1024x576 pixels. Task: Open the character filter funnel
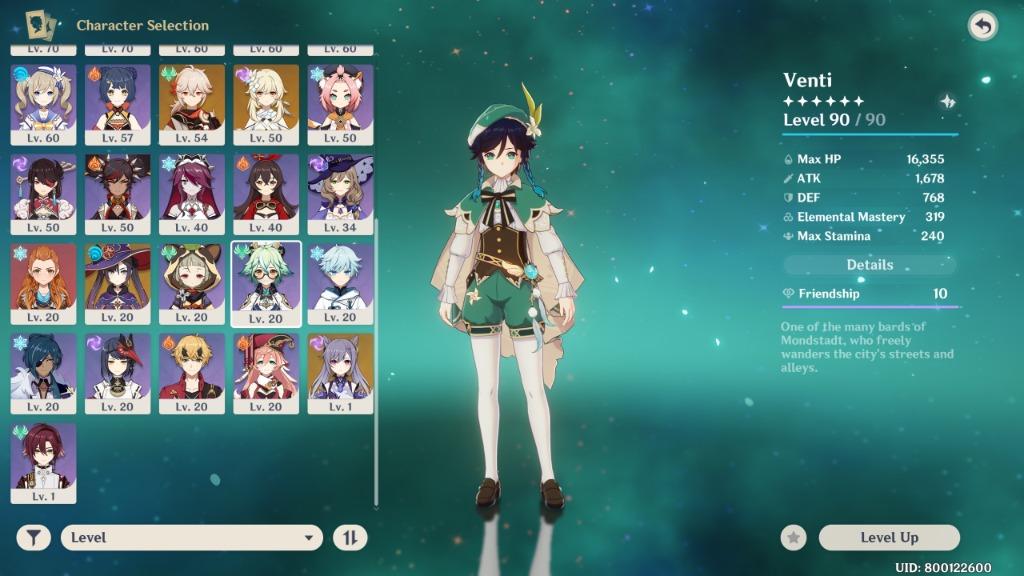click(34, 538)
